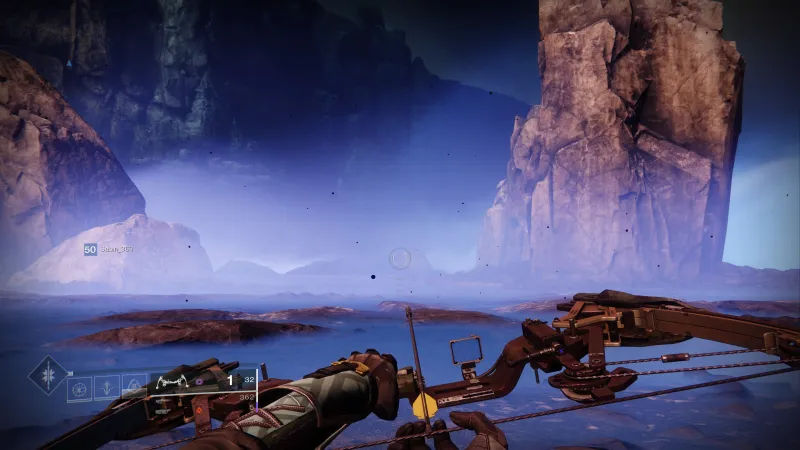Viewport: 800px width, 450px height.
Task: Click the level 50 player nameplate
Action: [x=109, y=248]
